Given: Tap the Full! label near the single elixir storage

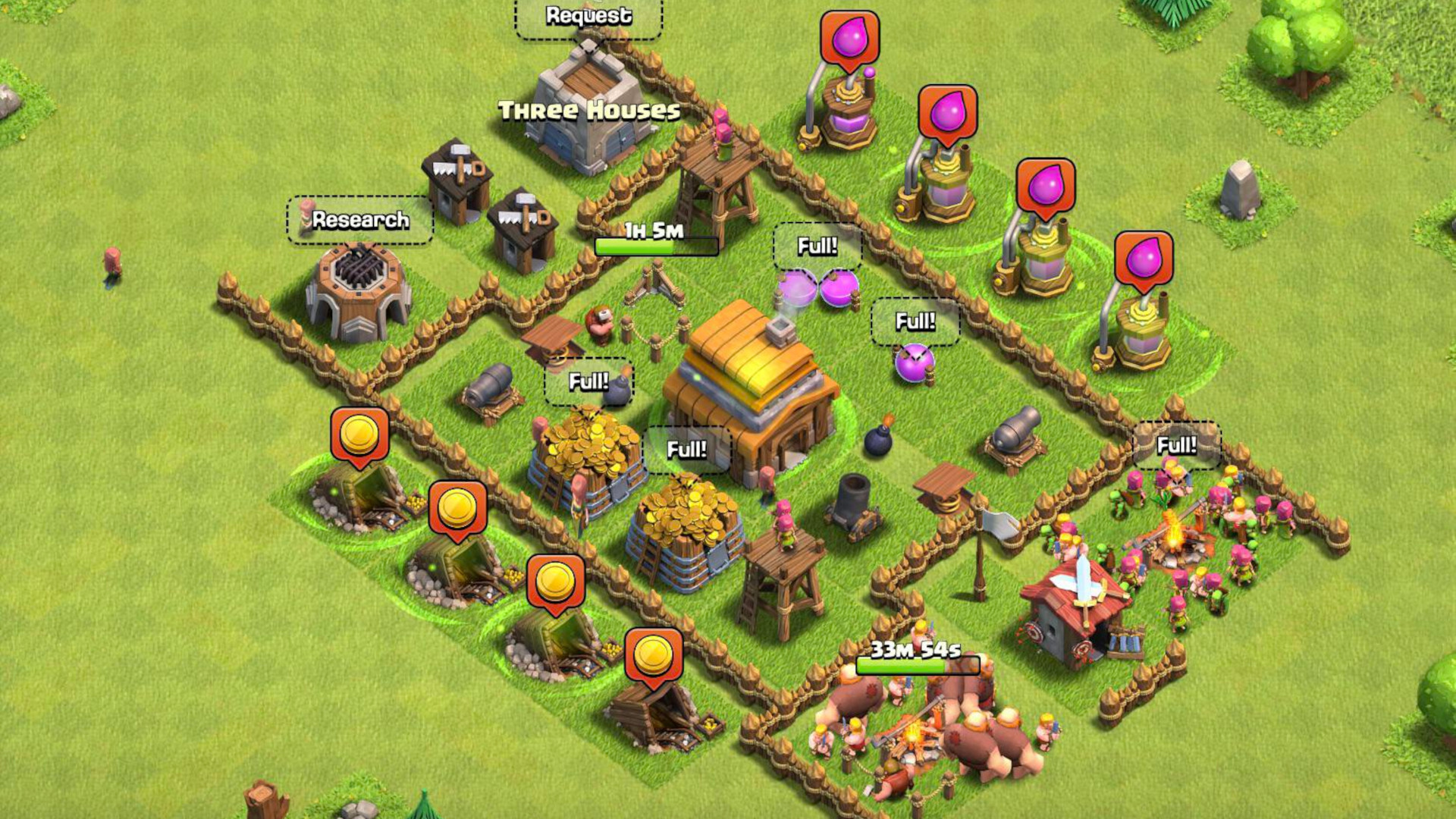Looking at the screenshot, I should tap(915, 323).
